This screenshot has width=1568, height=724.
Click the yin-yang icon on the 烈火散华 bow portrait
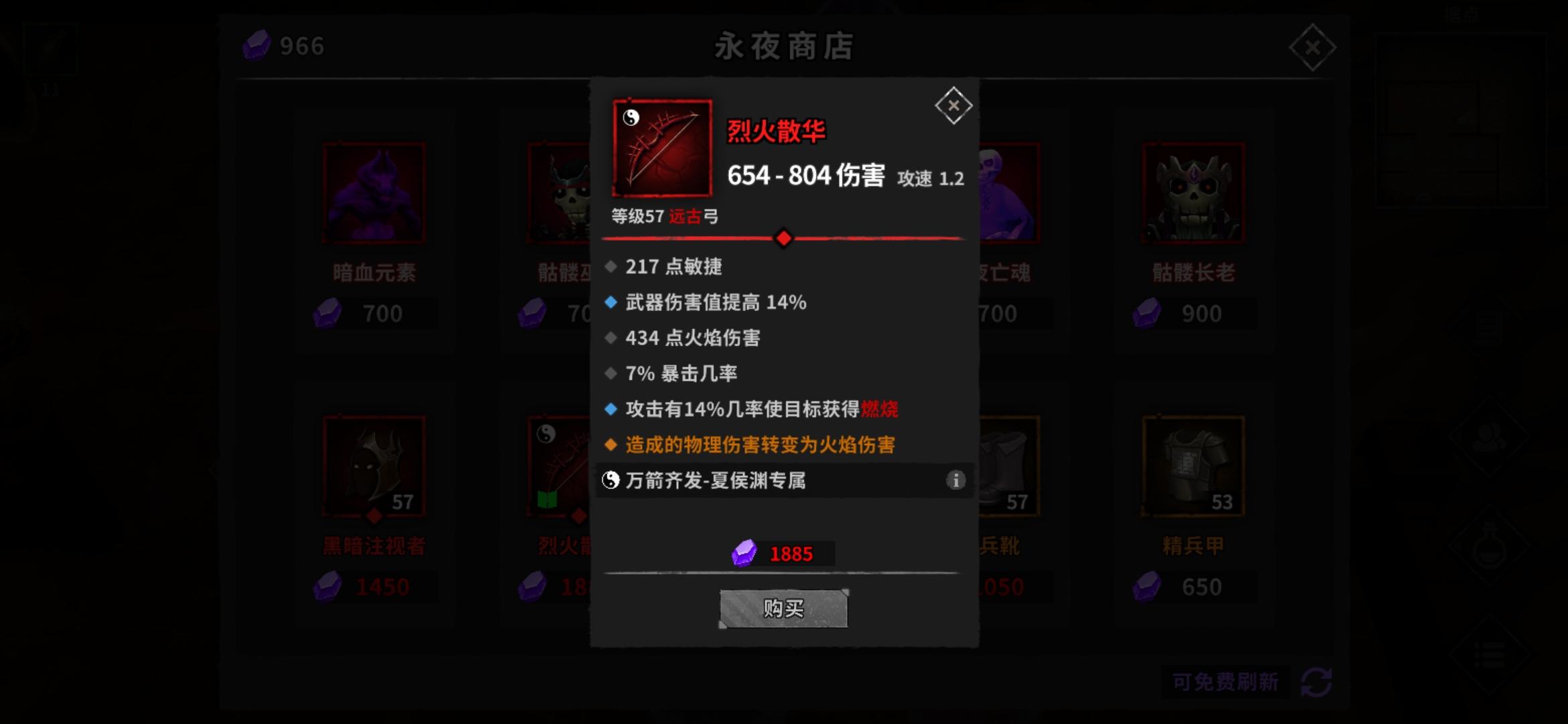(631, 118)
